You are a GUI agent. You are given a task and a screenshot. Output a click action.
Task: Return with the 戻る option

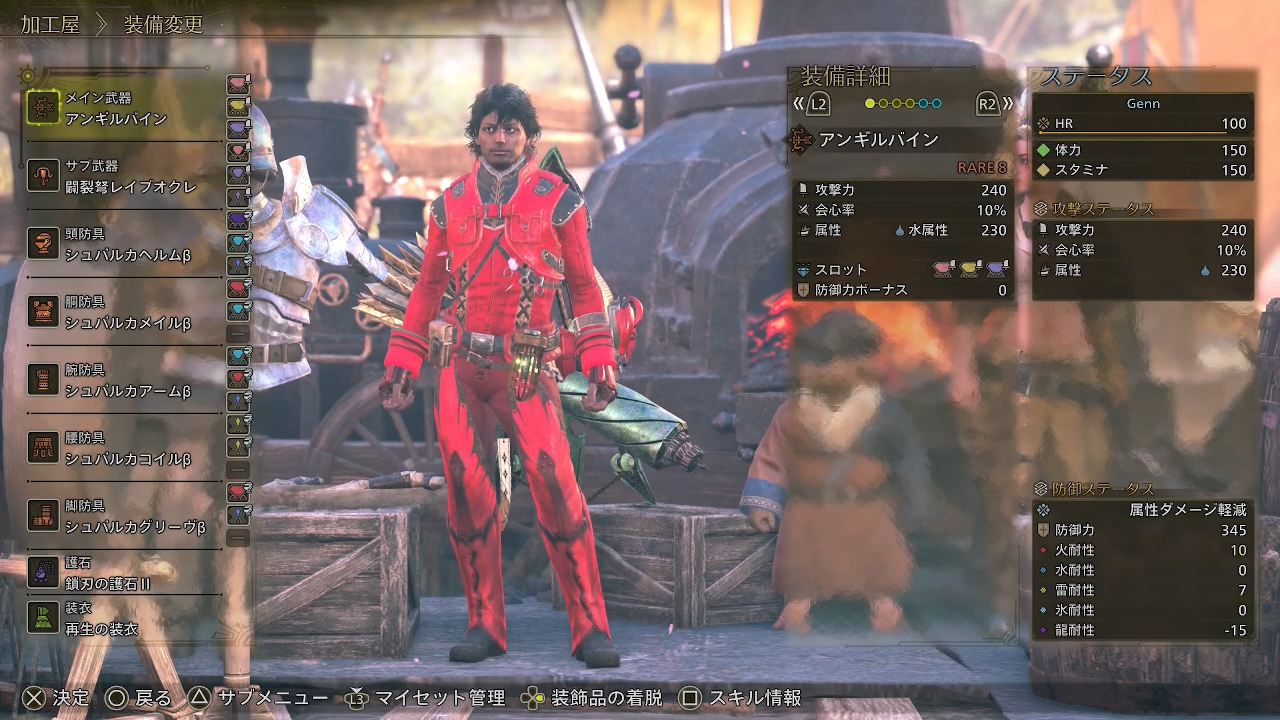click(x=140, y=698)
